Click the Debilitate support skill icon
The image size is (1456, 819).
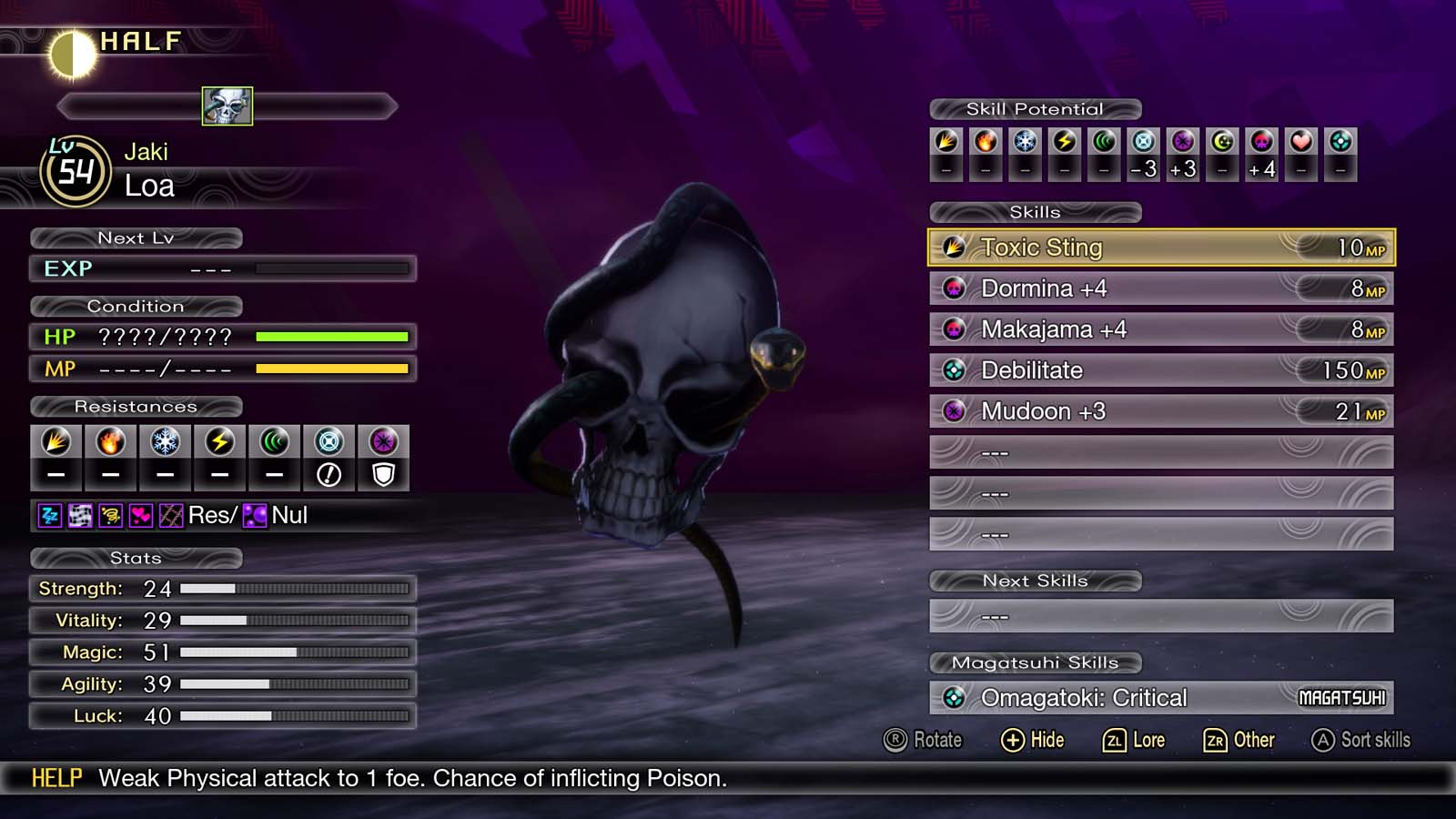[955, 369]
